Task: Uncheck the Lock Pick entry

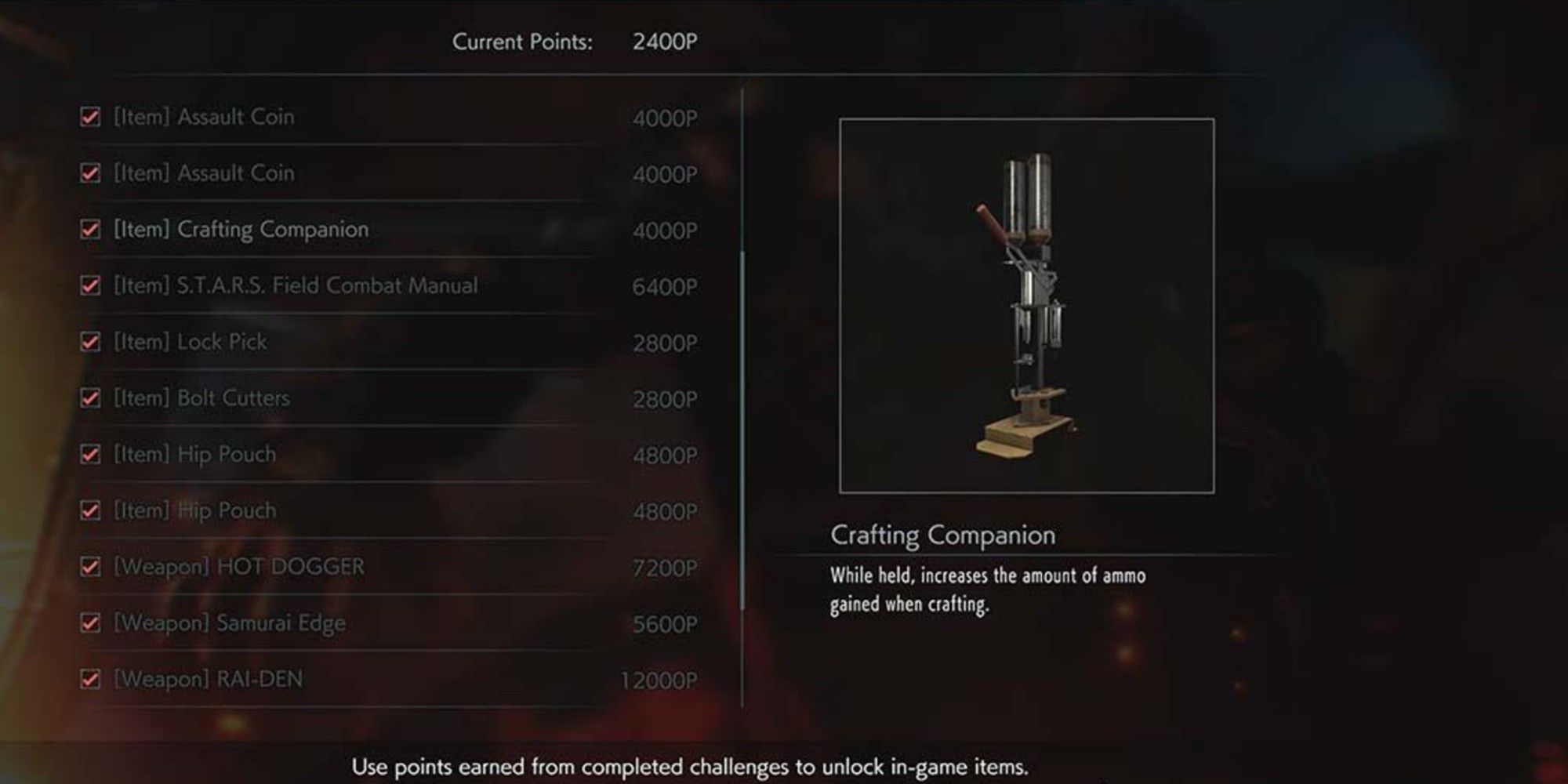Action: pos(92,342)
